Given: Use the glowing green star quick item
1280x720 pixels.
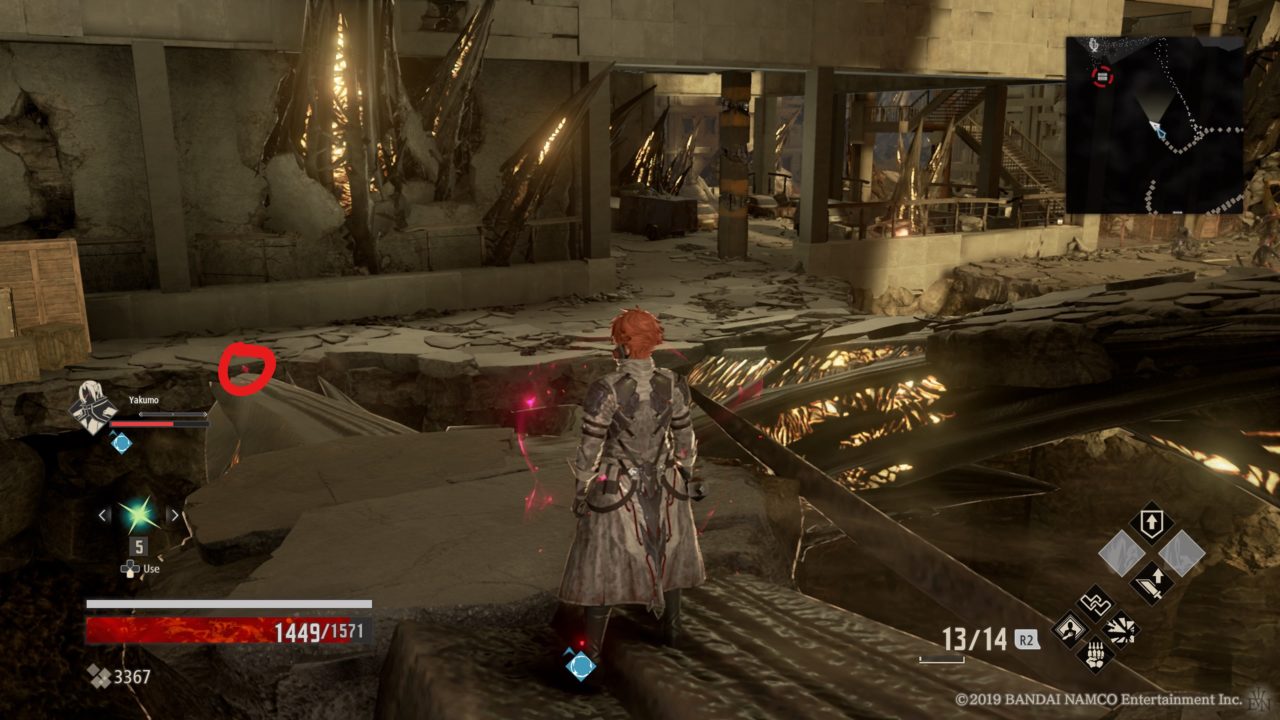Looking at the screenshot, I should 139,515.
